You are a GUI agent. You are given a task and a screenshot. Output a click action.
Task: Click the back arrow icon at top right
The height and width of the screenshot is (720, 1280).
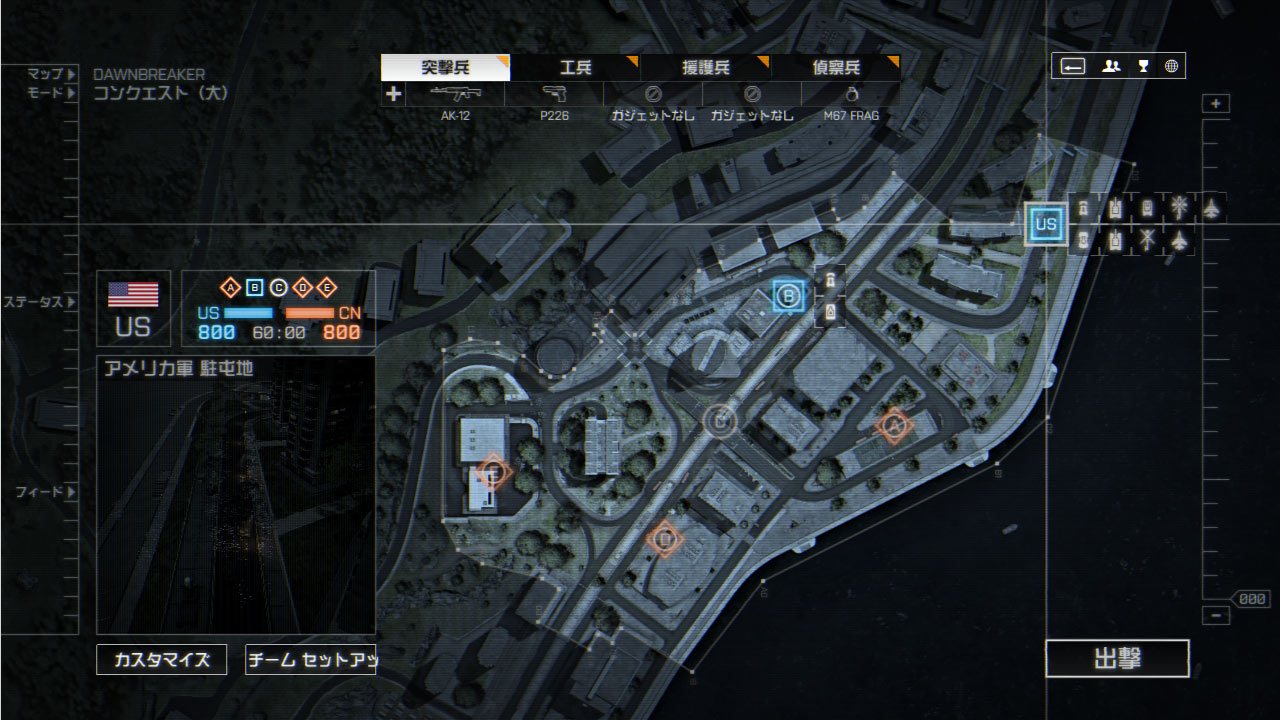click(1073, 67)
